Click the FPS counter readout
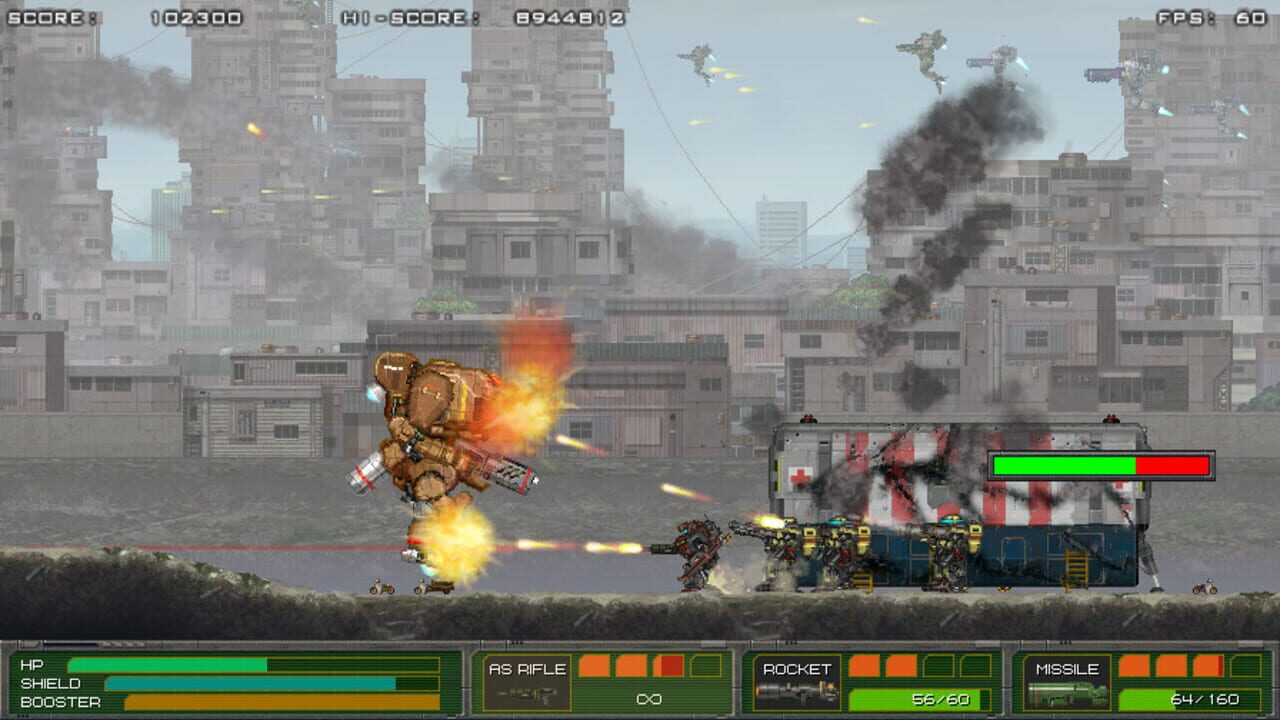Image resolution: width=1280 pixels, height=720 pixels. pyautogui.click(x=1250, y=14)
